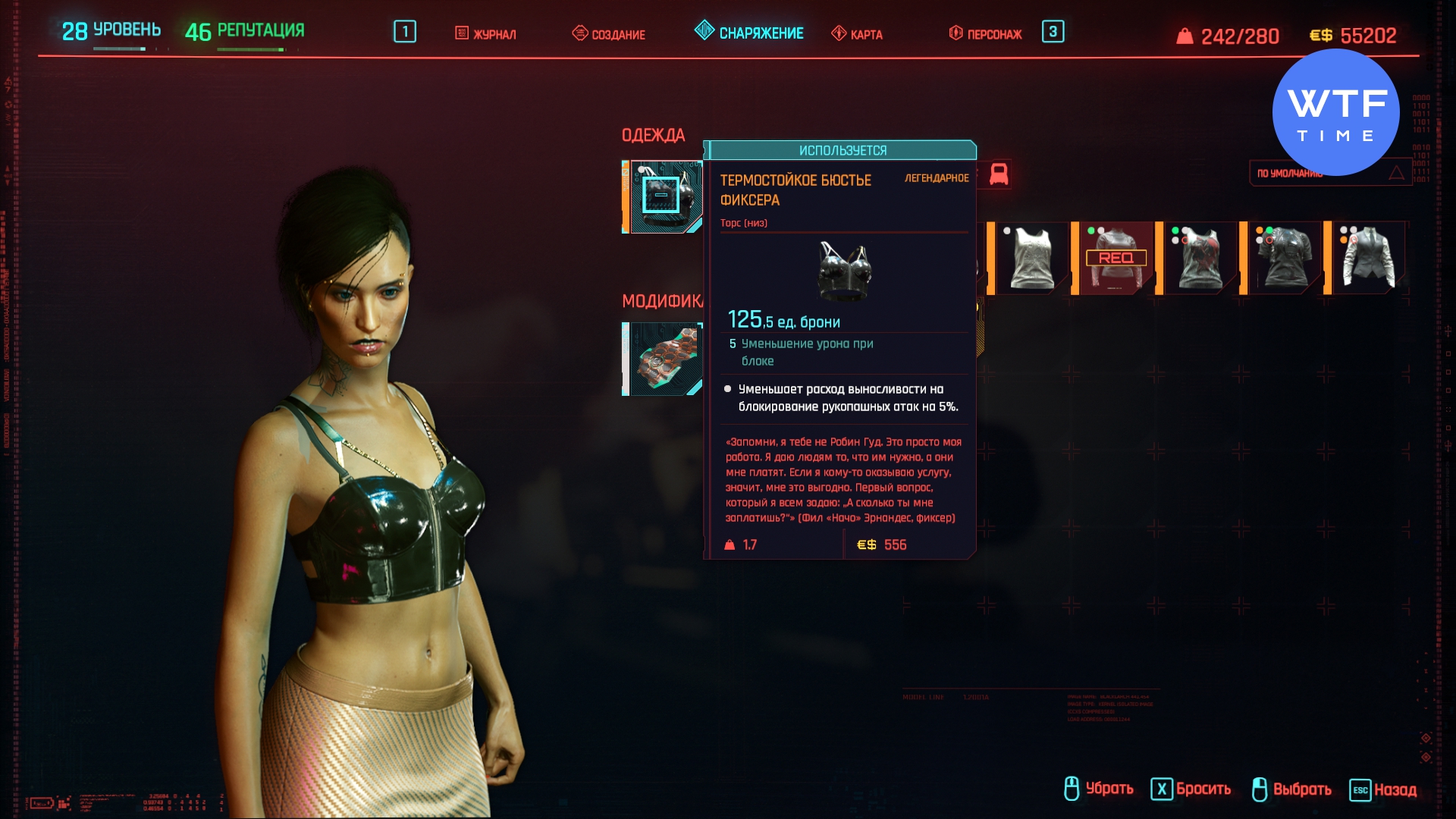Click the WTF Time watermark logo
The image size is (1456, 819).
pos(1335,112)
